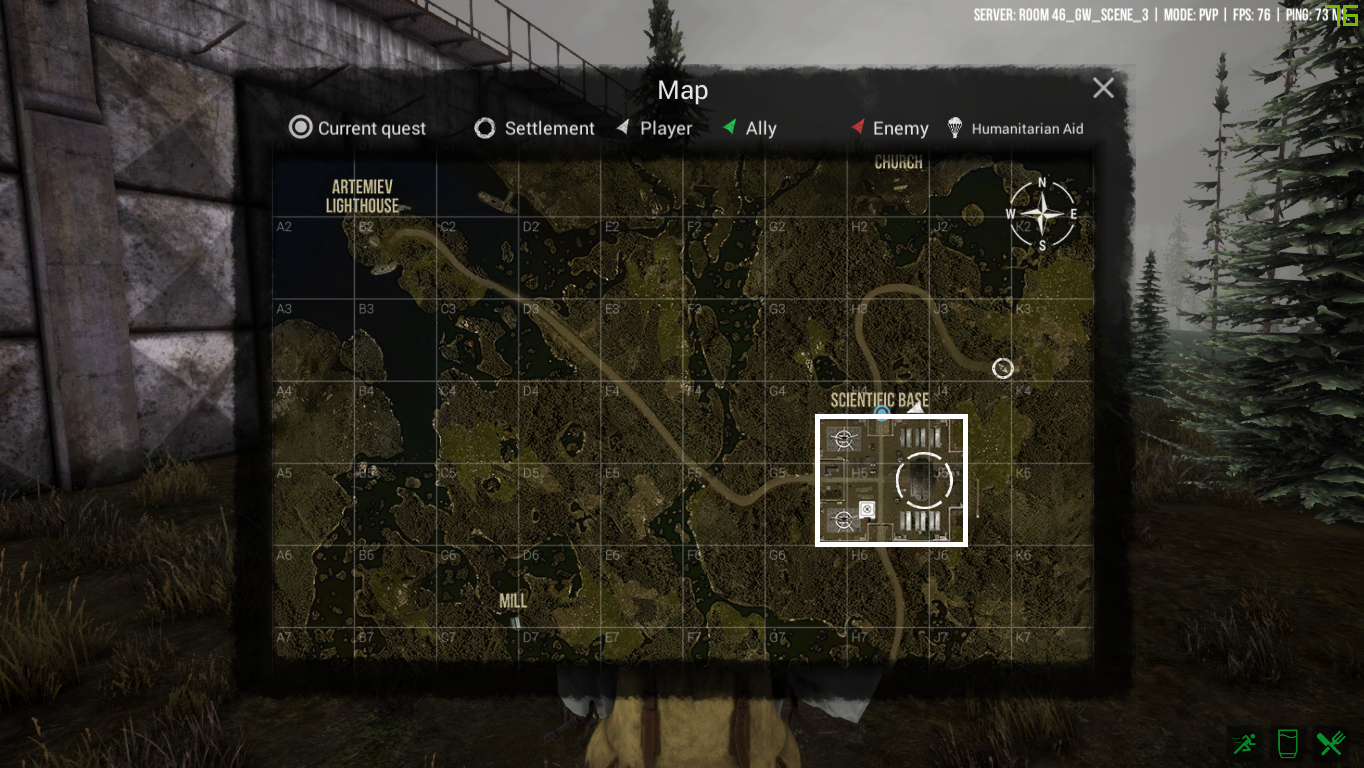This screenshot has width=1364, height=768.
Task: Close the Map window
Action: tap(1103, 88)
